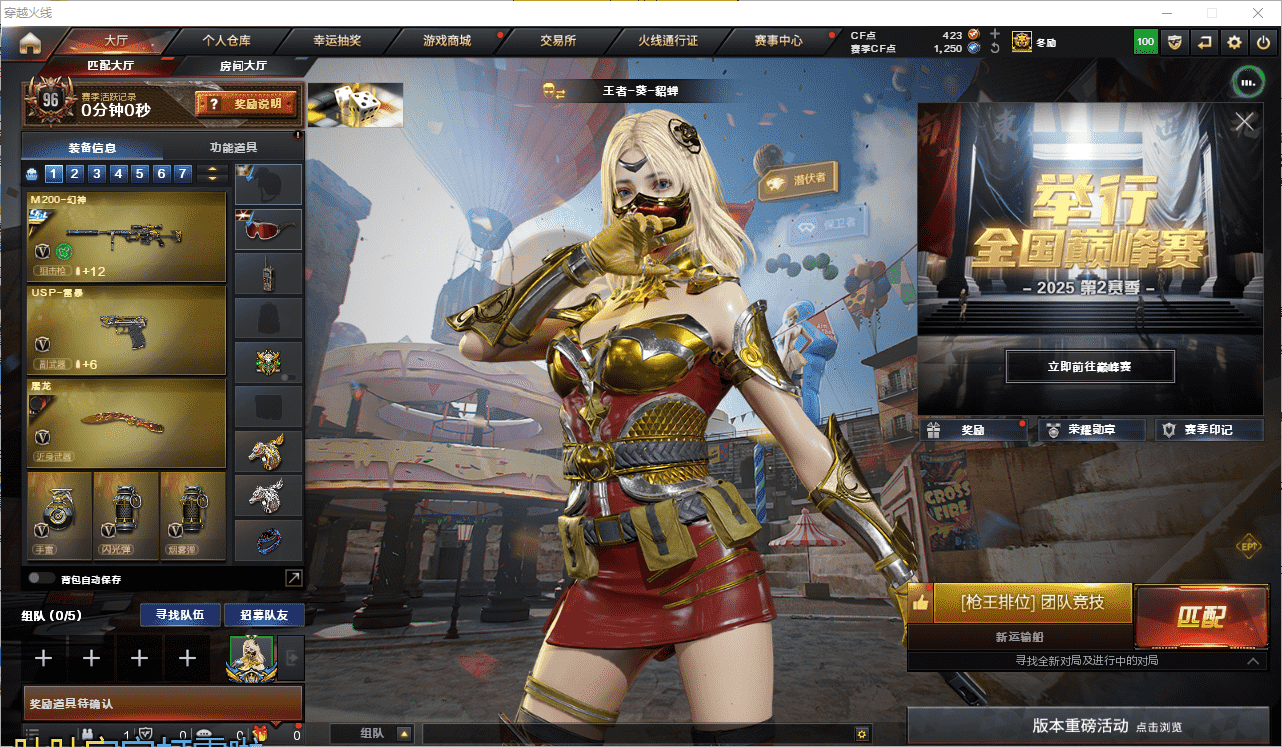Toggle 背包自动保存 switch
The image size is (1282, 747).
42,578
